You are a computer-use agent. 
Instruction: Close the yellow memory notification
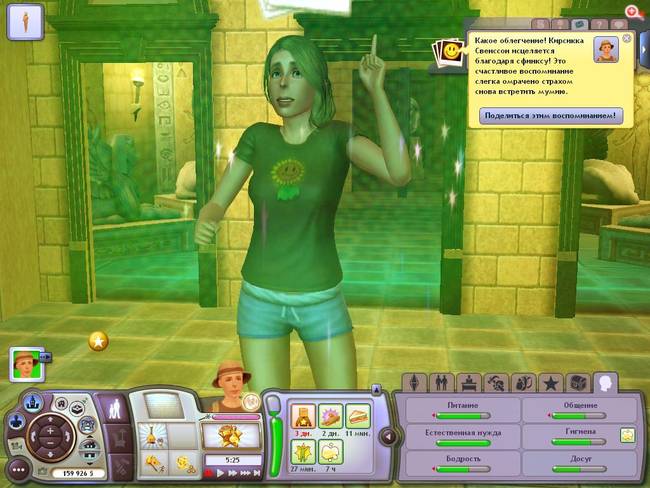pos(627,38)
